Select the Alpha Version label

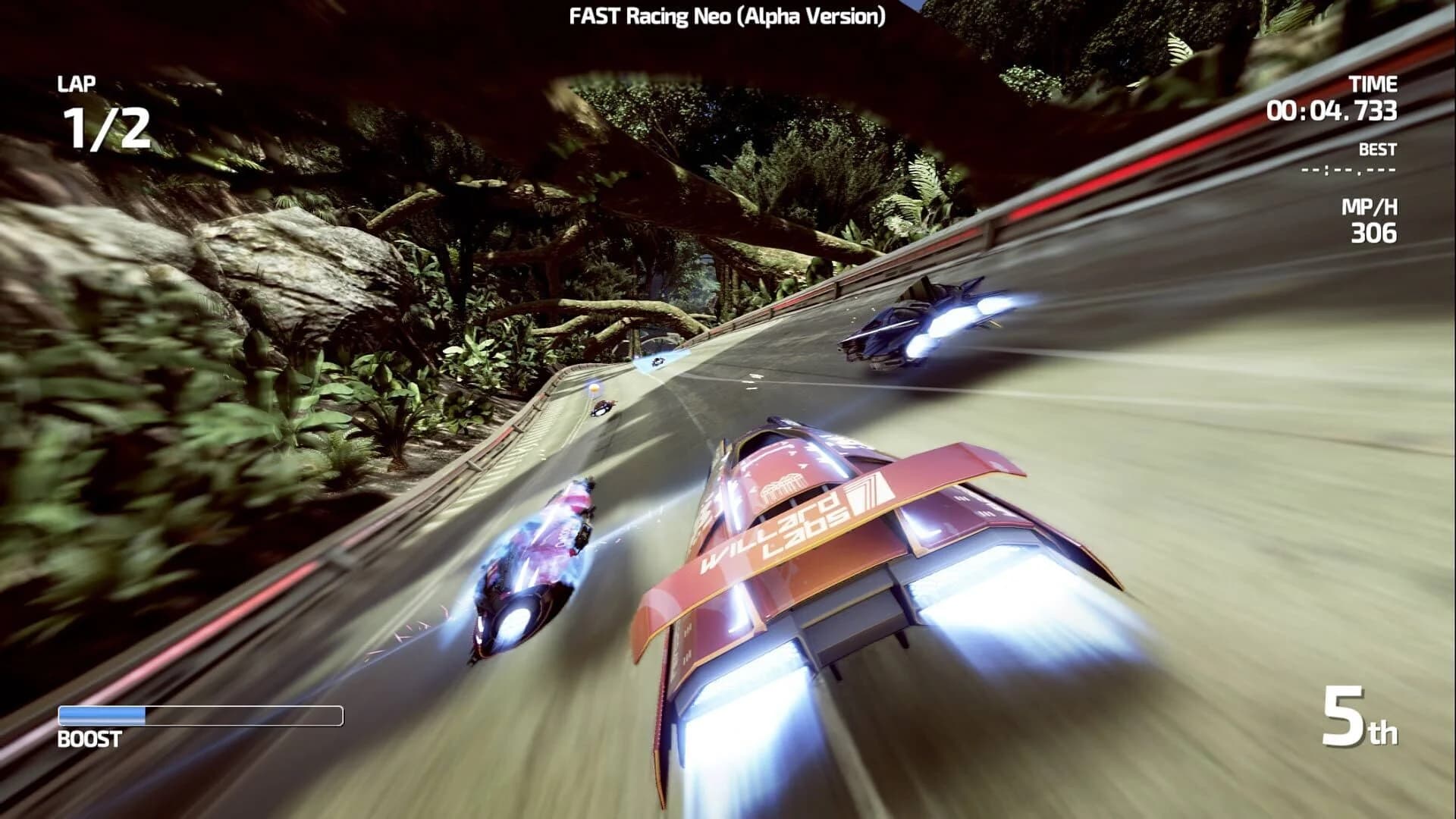(810, 15)
